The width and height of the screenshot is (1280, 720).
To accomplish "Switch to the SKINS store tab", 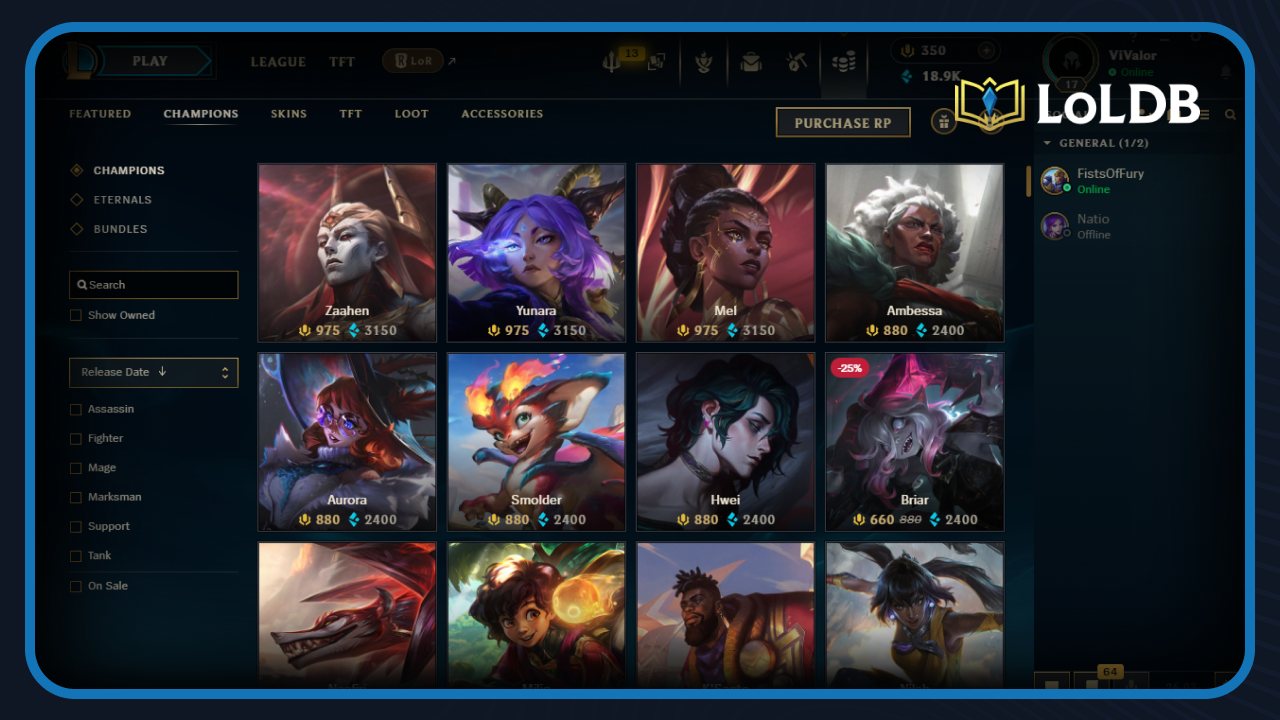I will click(289, 114).
